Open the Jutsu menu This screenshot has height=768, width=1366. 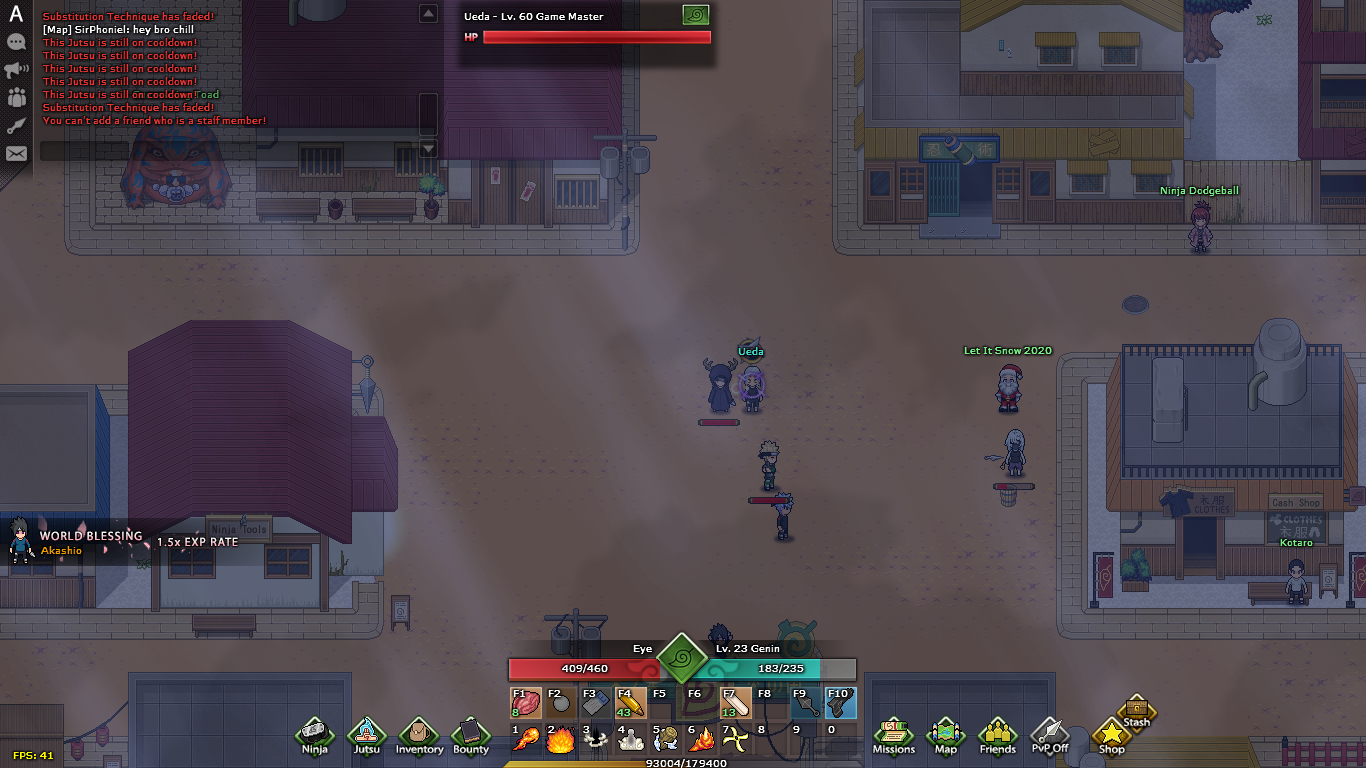tap(367, 733)
